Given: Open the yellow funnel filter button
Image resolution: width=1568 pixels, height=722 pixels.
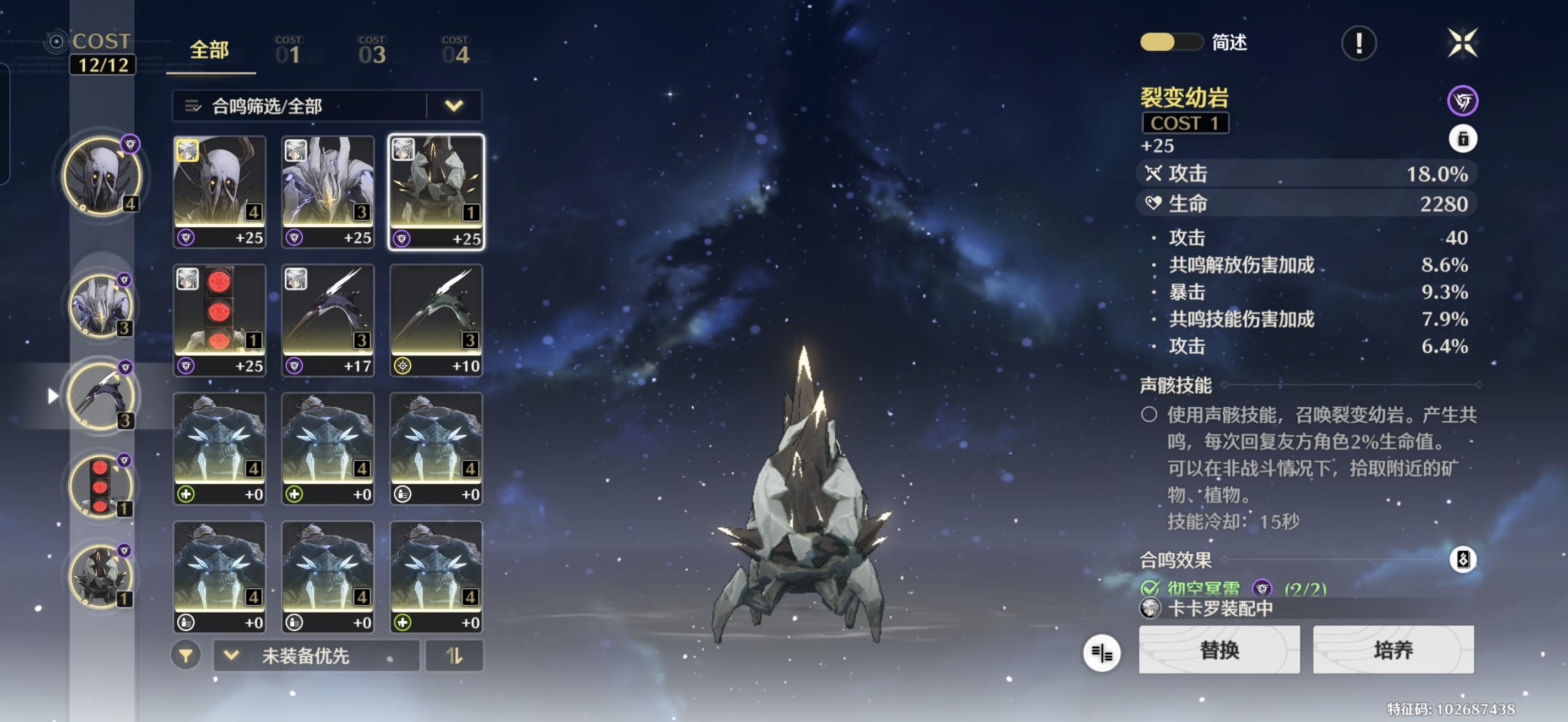Looking at the screenshot, I should click(186, 656).
